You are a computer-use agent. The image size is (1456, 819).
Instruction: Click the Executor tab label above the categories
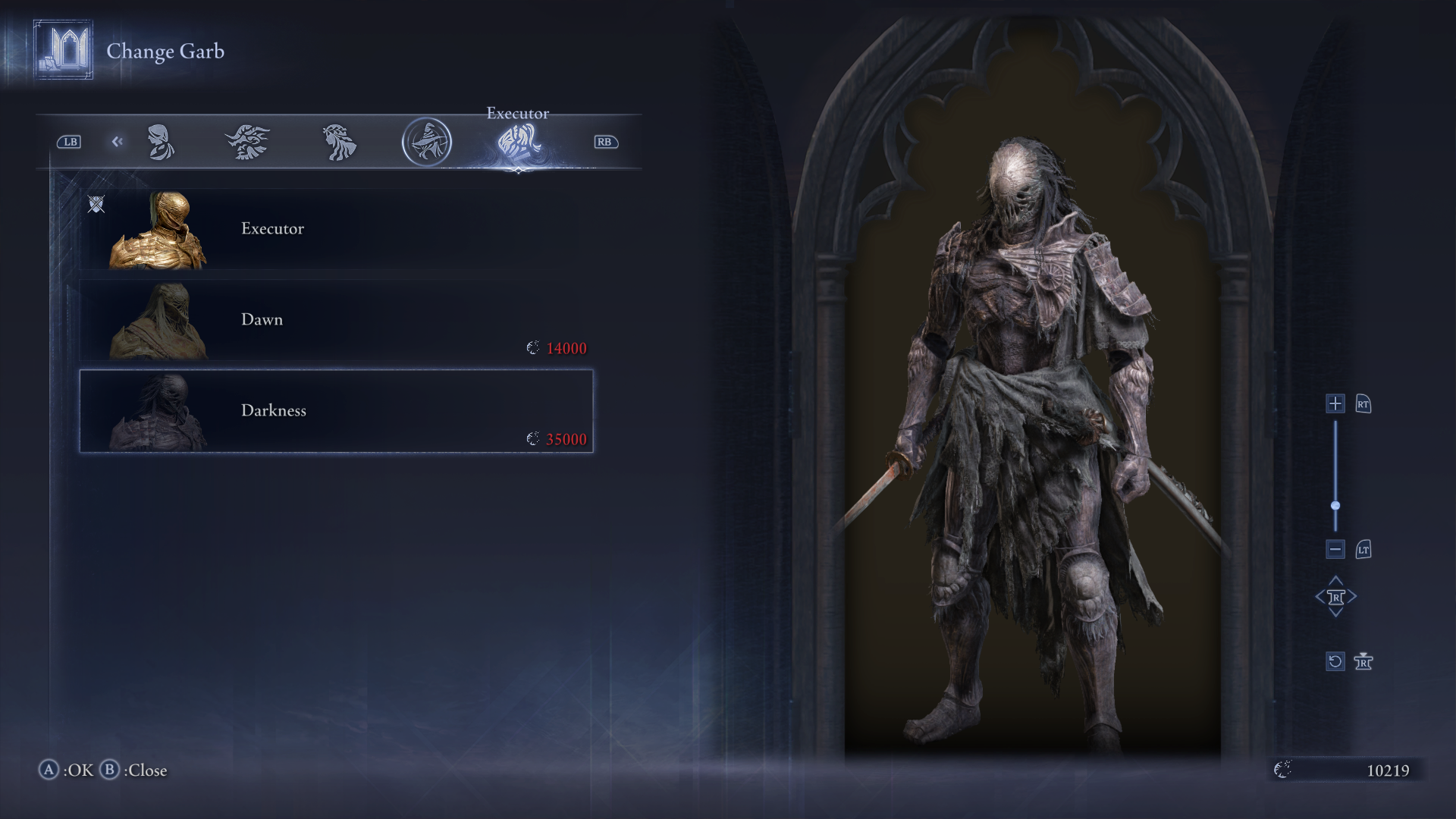(516, 113)
